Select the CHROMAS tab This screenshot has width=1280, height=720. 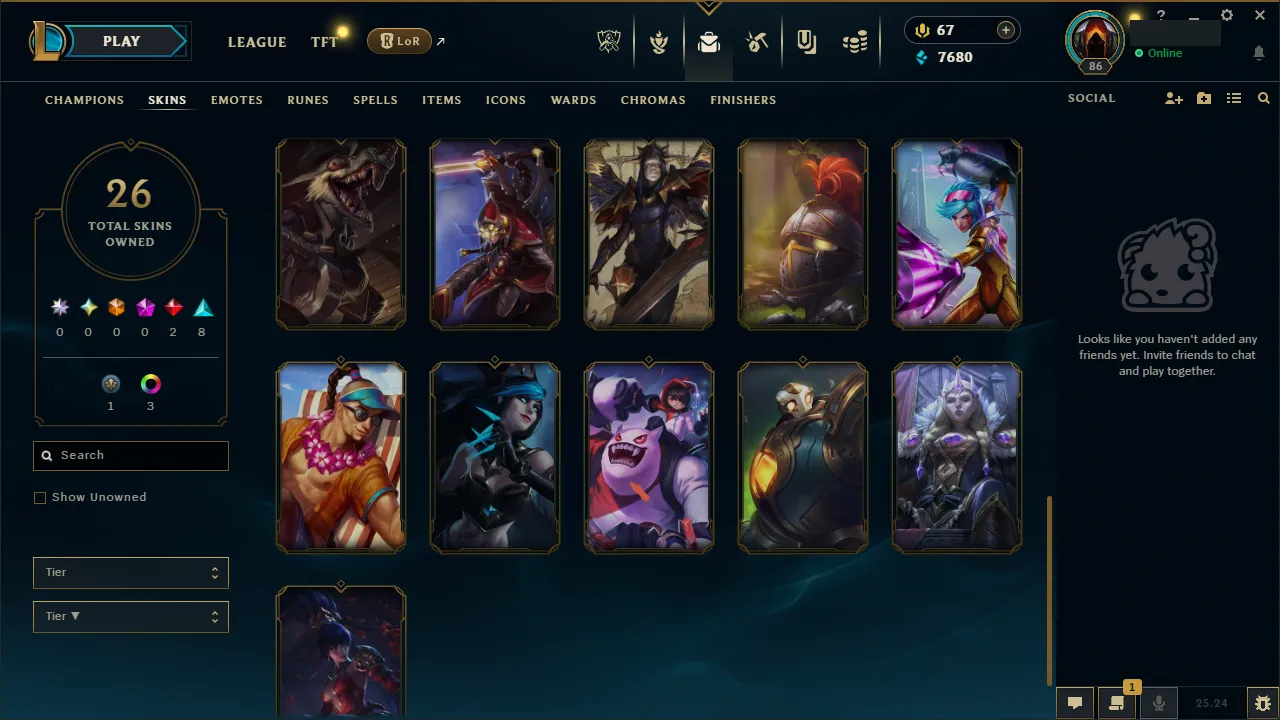pos(653,100)
